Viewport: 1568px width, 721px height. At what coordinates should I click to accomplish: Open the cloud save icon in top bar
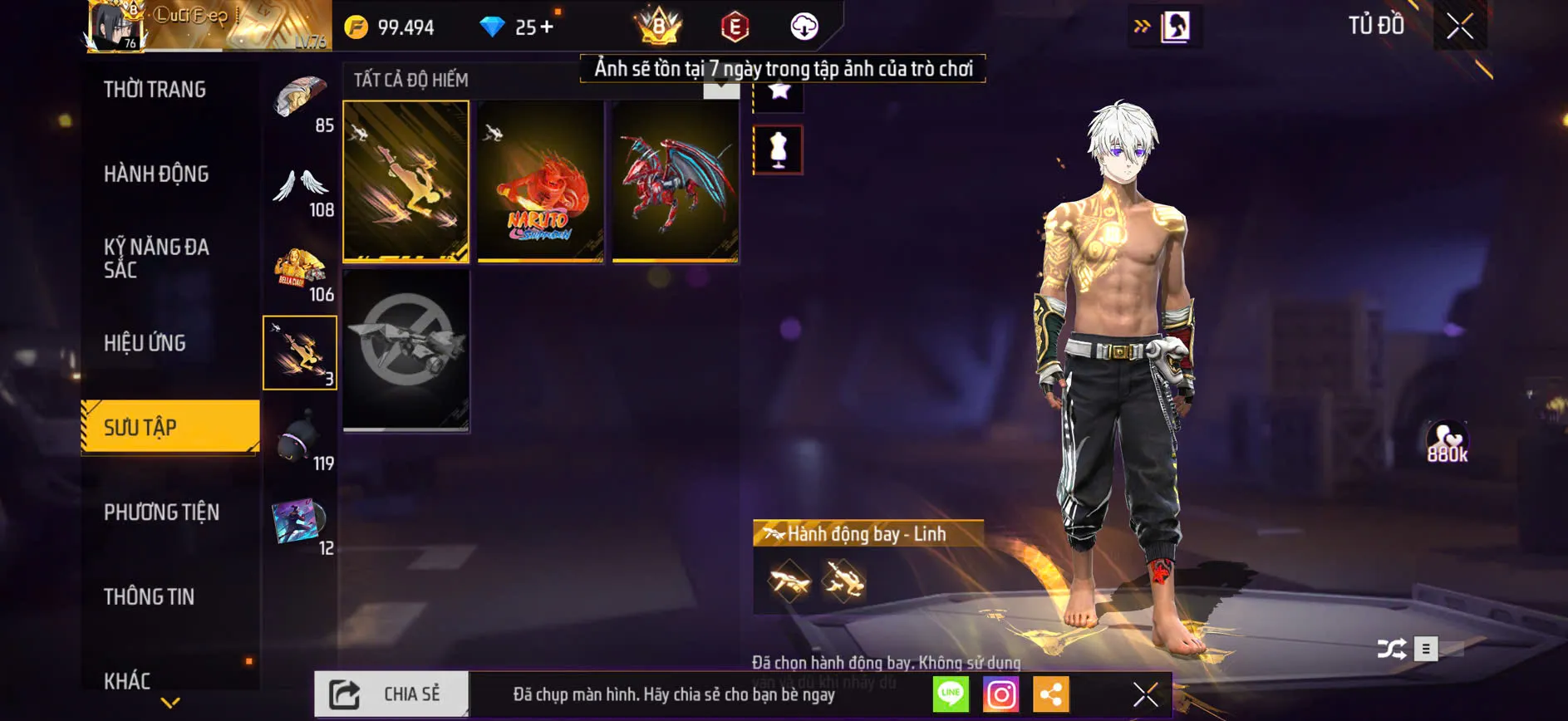pyautogui.click(x=802, y=26)
